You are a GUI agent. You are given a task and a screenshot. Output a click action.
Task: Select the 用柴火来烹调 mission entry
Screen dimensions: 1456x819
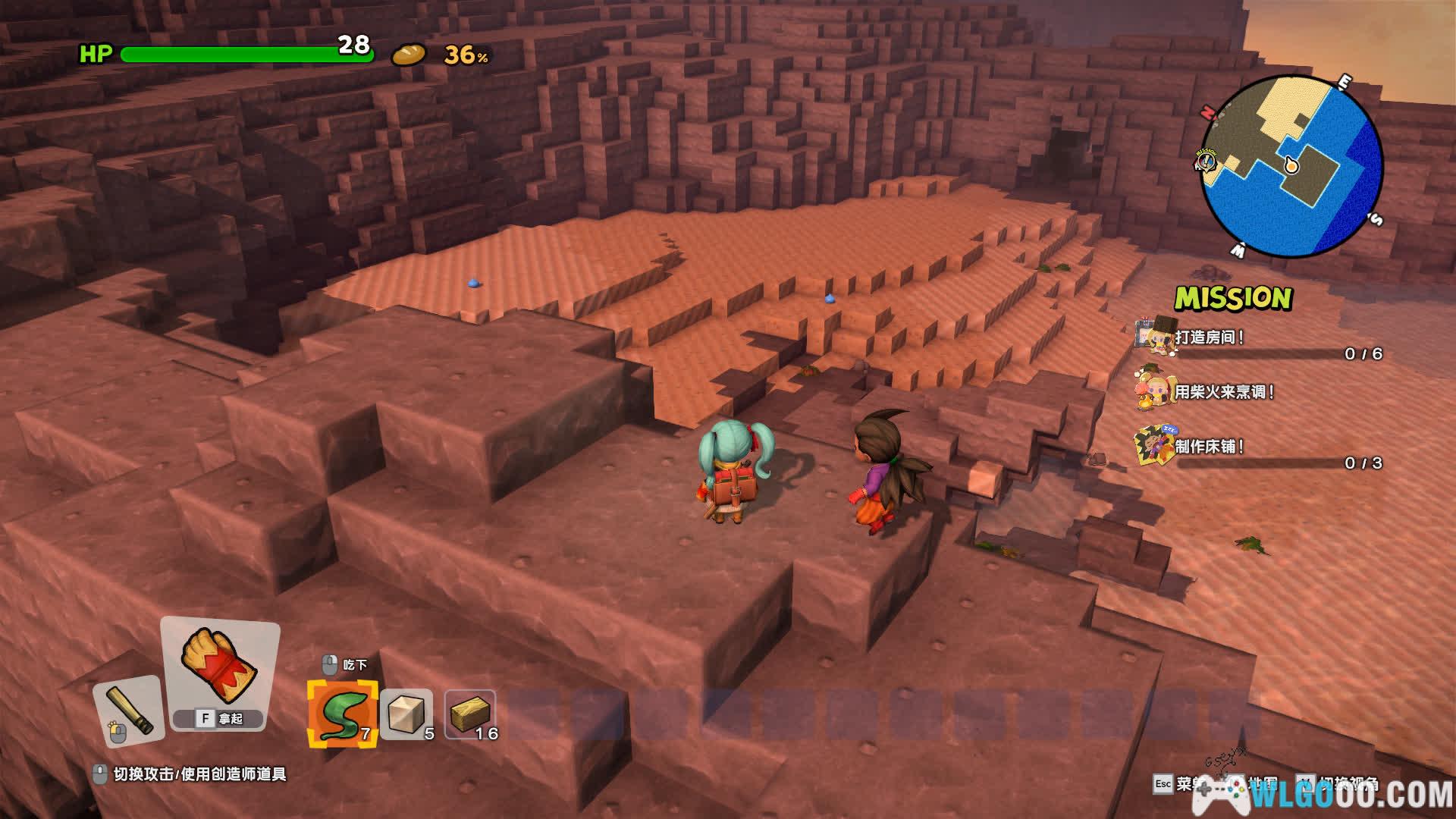tap(1223, 392)
